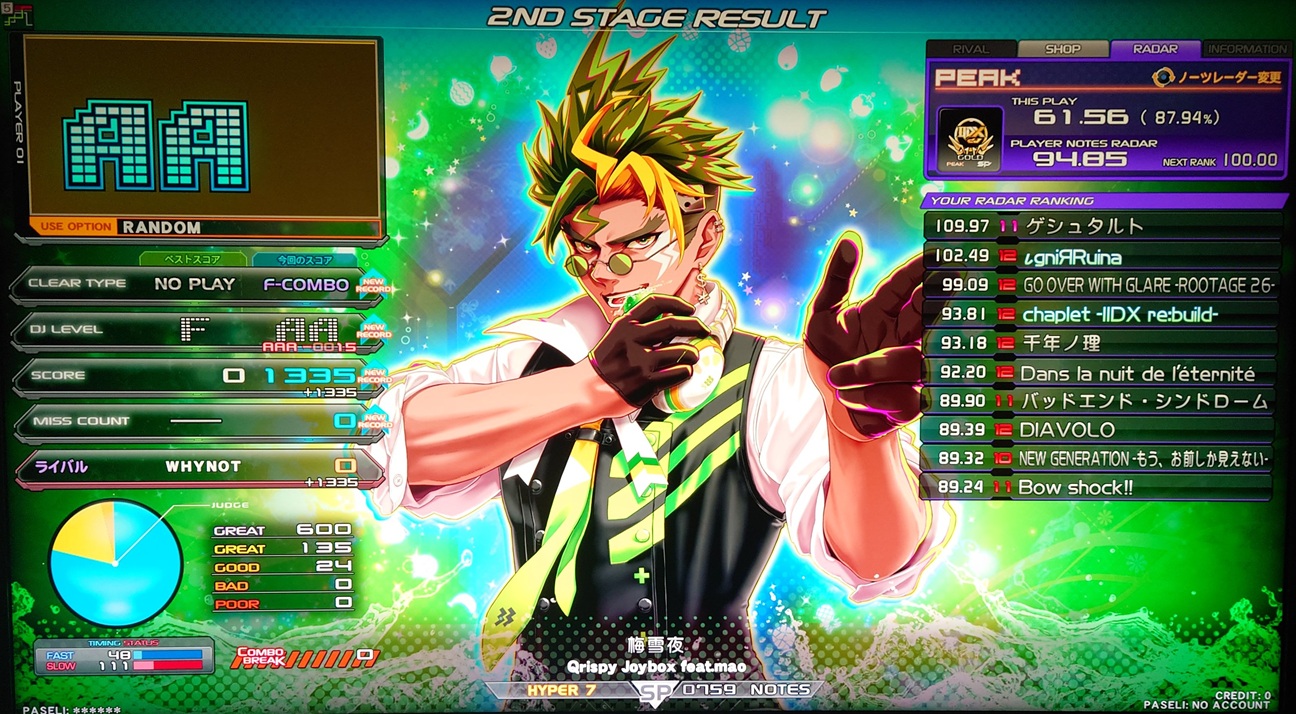Show the INFORMATION tab
The height and width of the screenshot is (714, 1296).
click(1247, 49)
